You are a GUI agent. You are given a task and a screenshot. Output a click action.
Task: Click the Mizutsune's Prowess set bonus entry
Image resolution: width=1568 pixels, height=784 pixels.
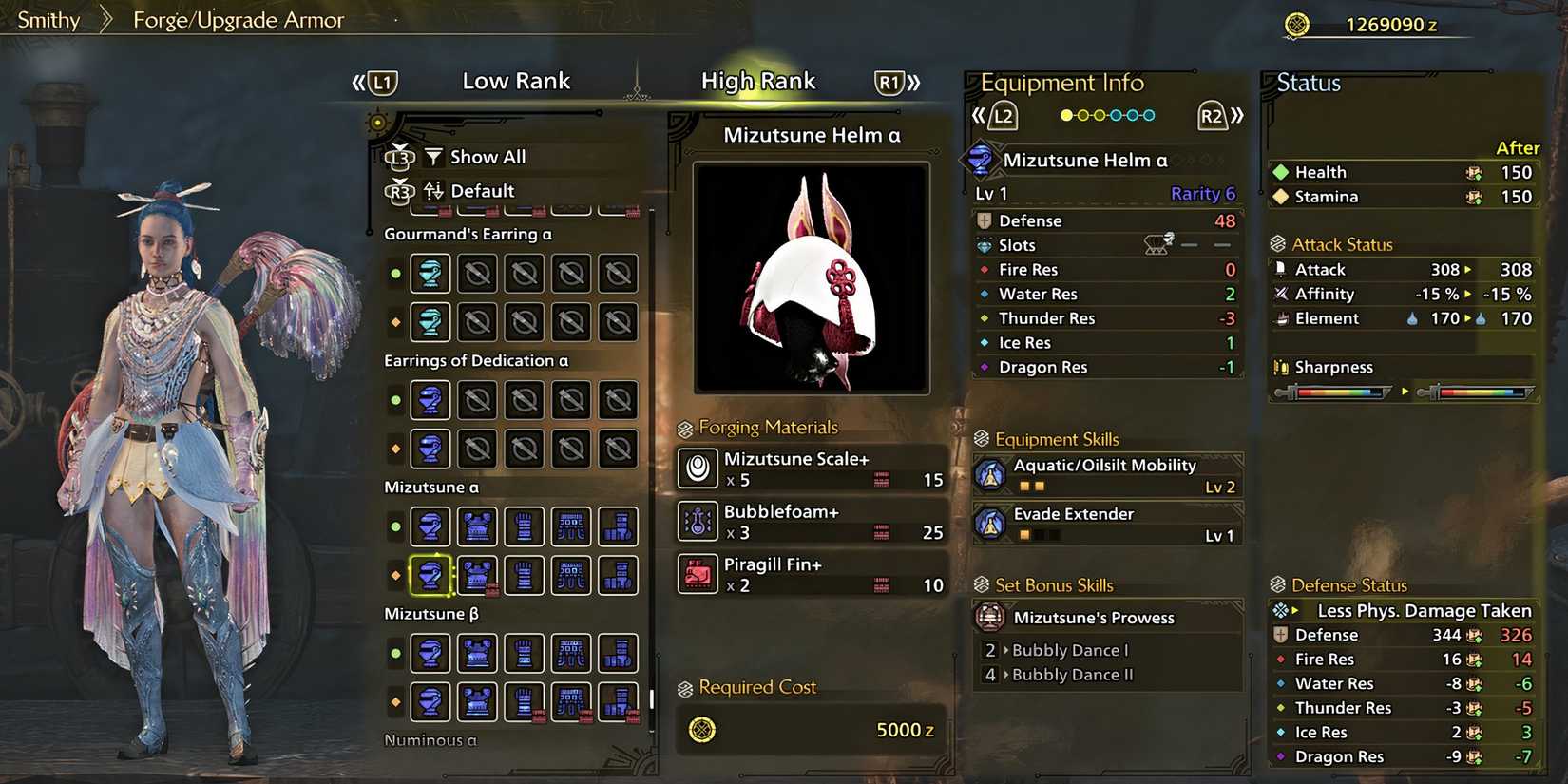pyautogui.click(x=1096, y=617)
